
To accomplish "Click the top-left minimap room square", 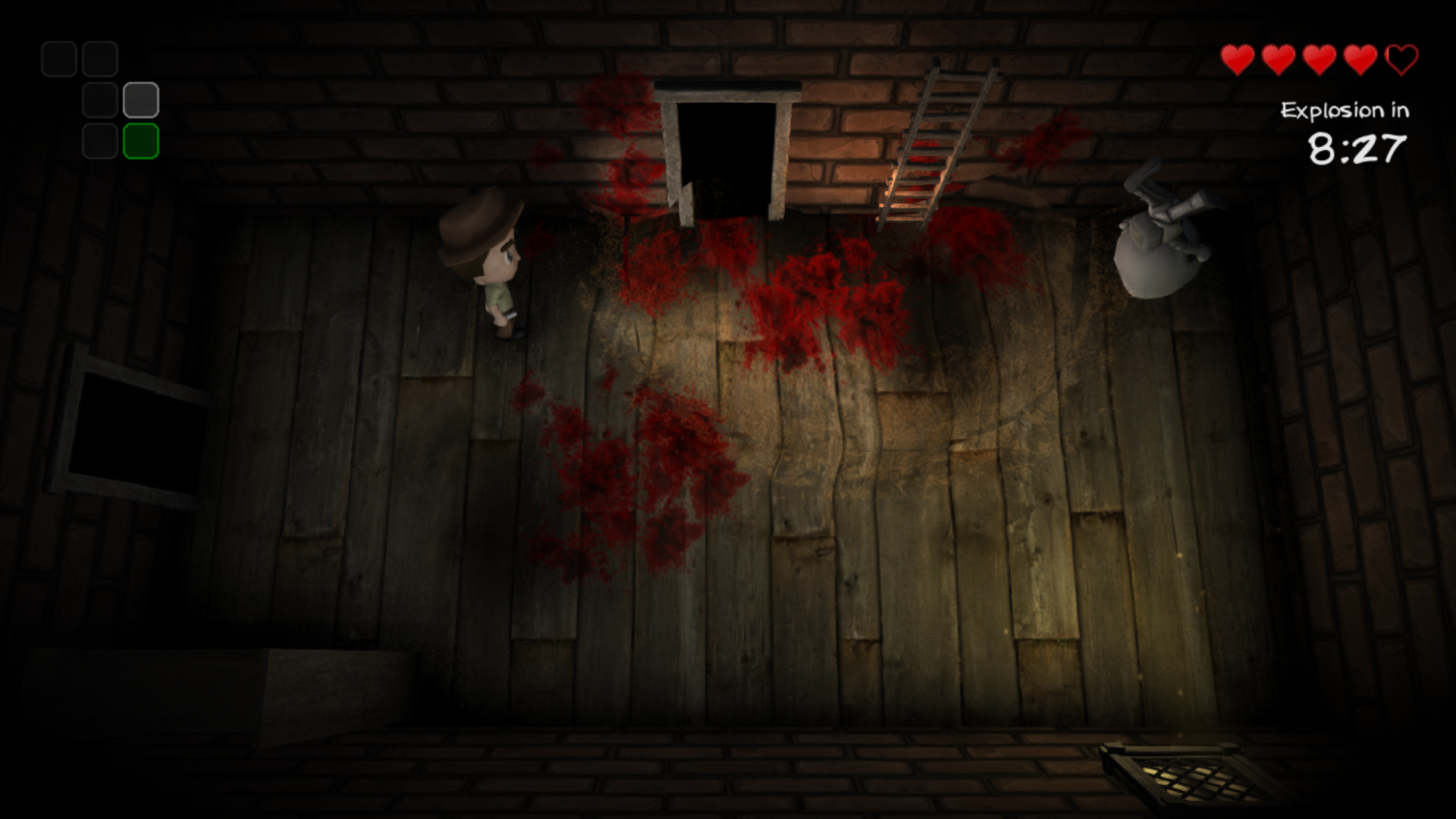I will tap(59, 58).
